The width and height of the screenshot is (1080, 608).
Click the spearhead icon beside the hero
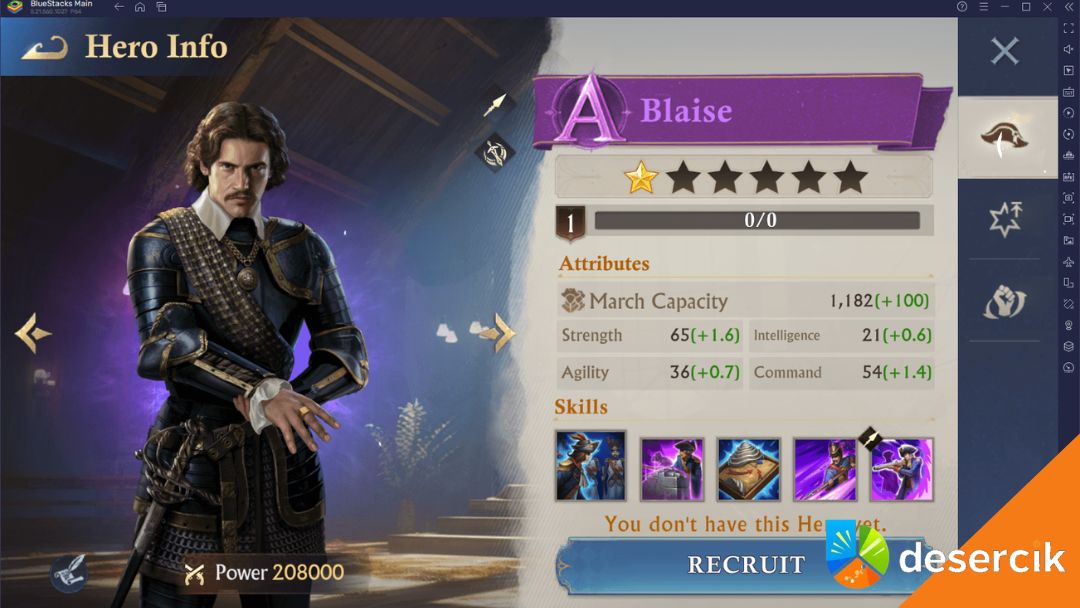pos(495,104)
